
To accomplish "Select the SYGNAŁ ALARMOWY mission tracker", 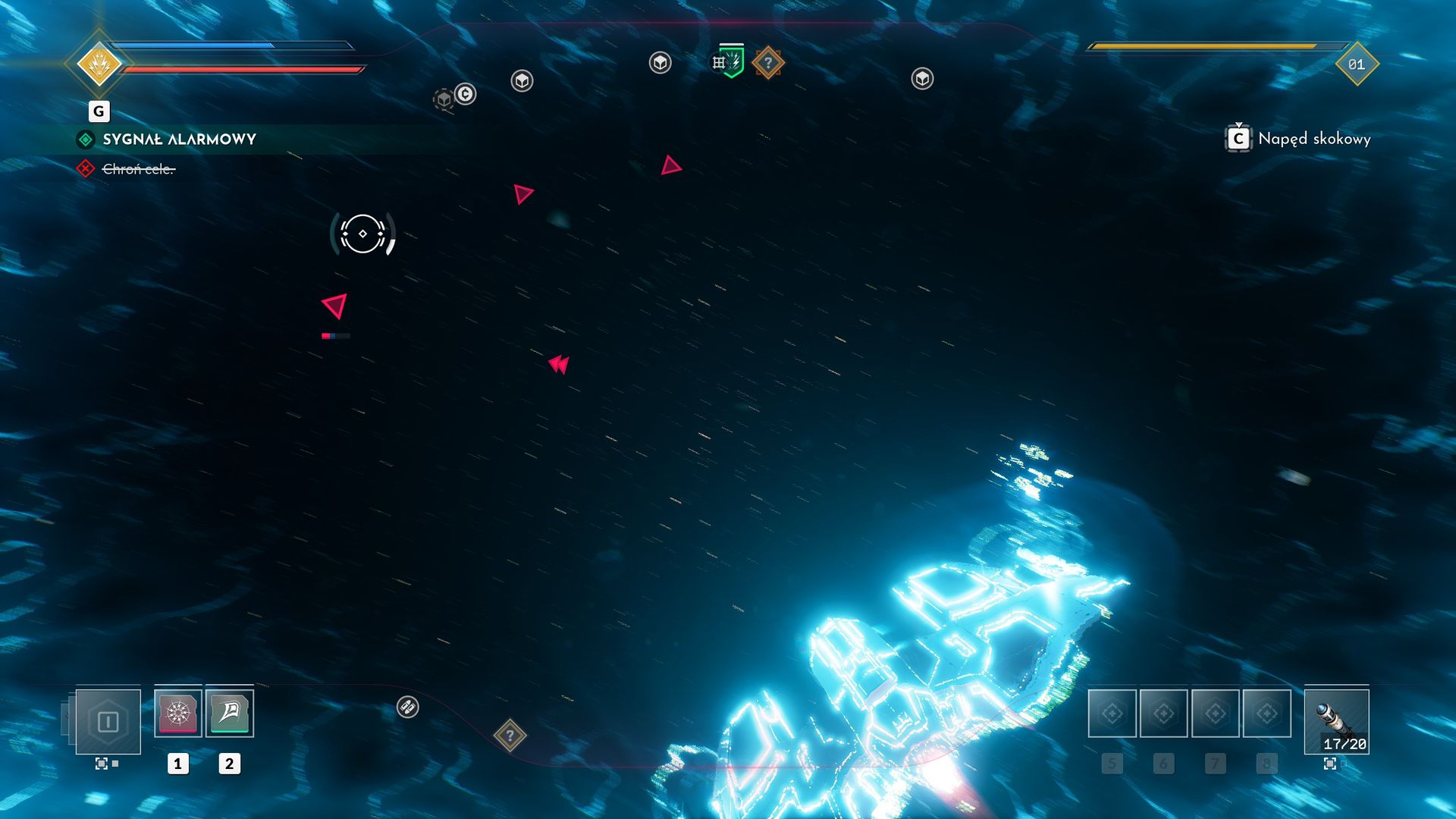I will tap(179, 140).
